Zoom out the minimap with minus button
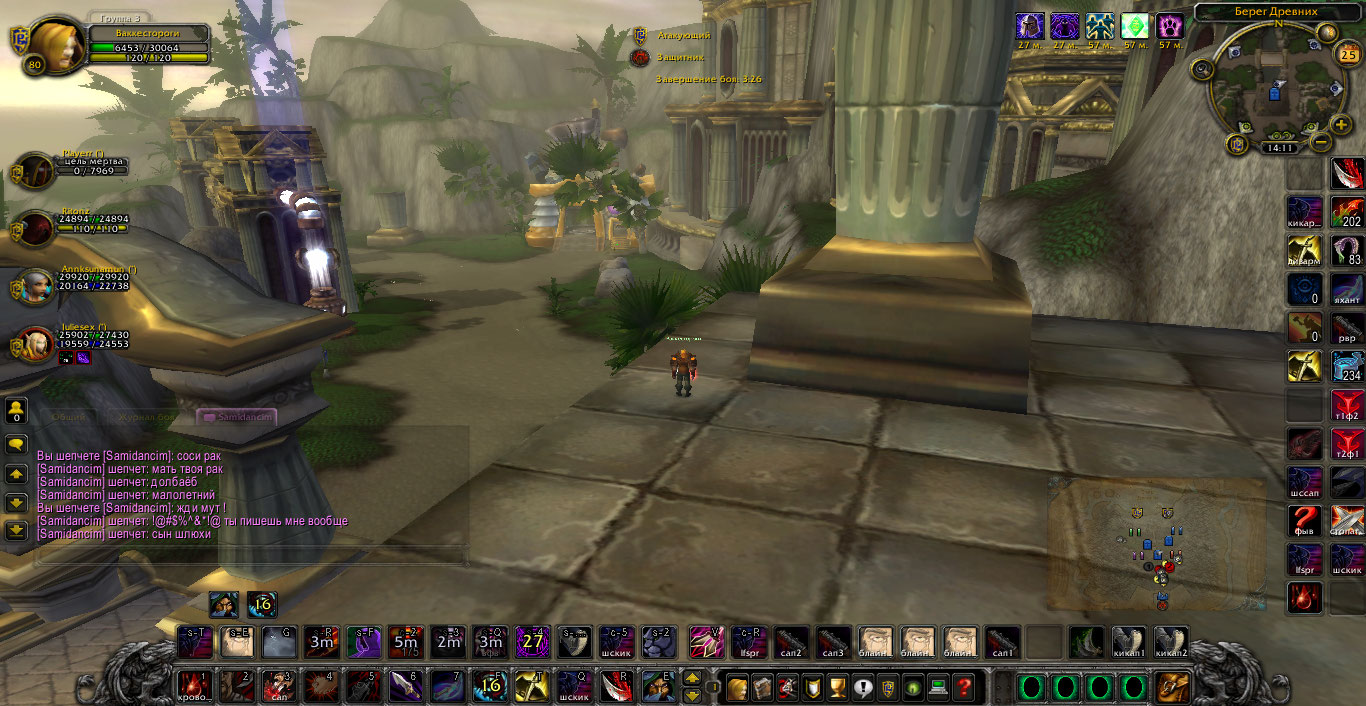The image size is (1366, 706). point(1320,143)
